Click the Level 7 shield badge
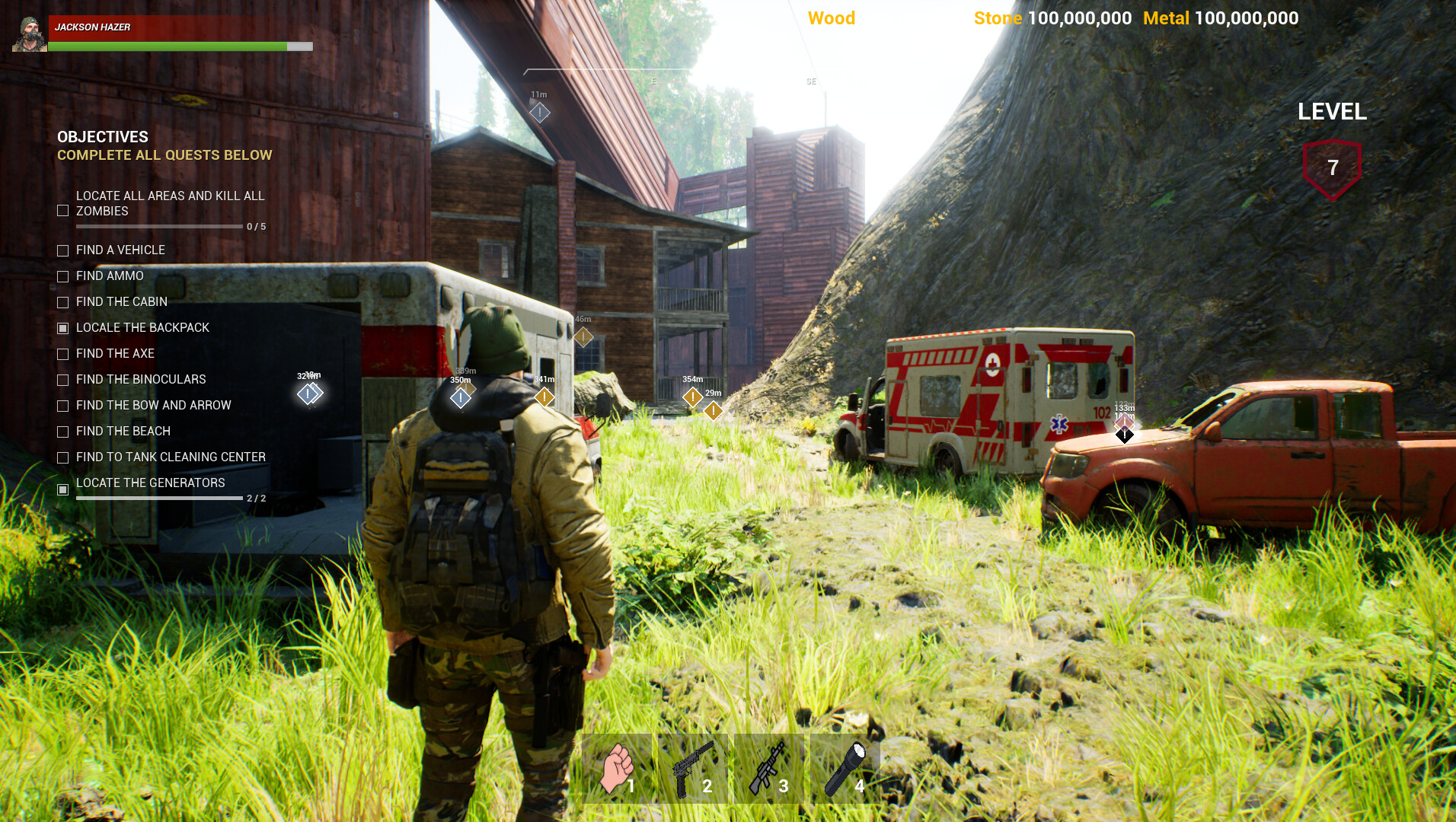The height and width of the screenshot is (822, 1456). tap(1333, 167)
